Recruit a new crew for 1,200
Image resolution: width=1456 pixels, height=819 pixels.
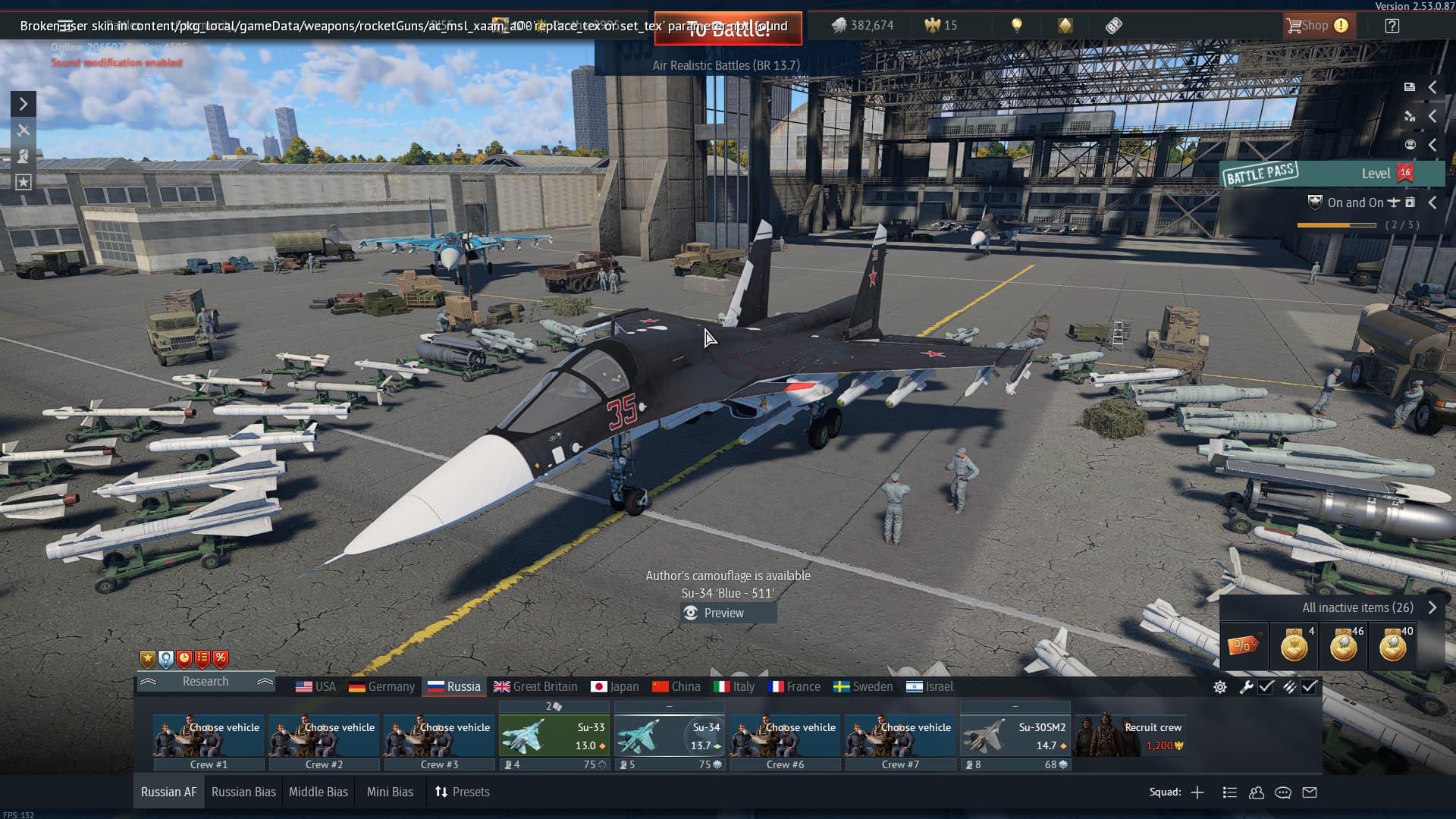point(1130,736)
